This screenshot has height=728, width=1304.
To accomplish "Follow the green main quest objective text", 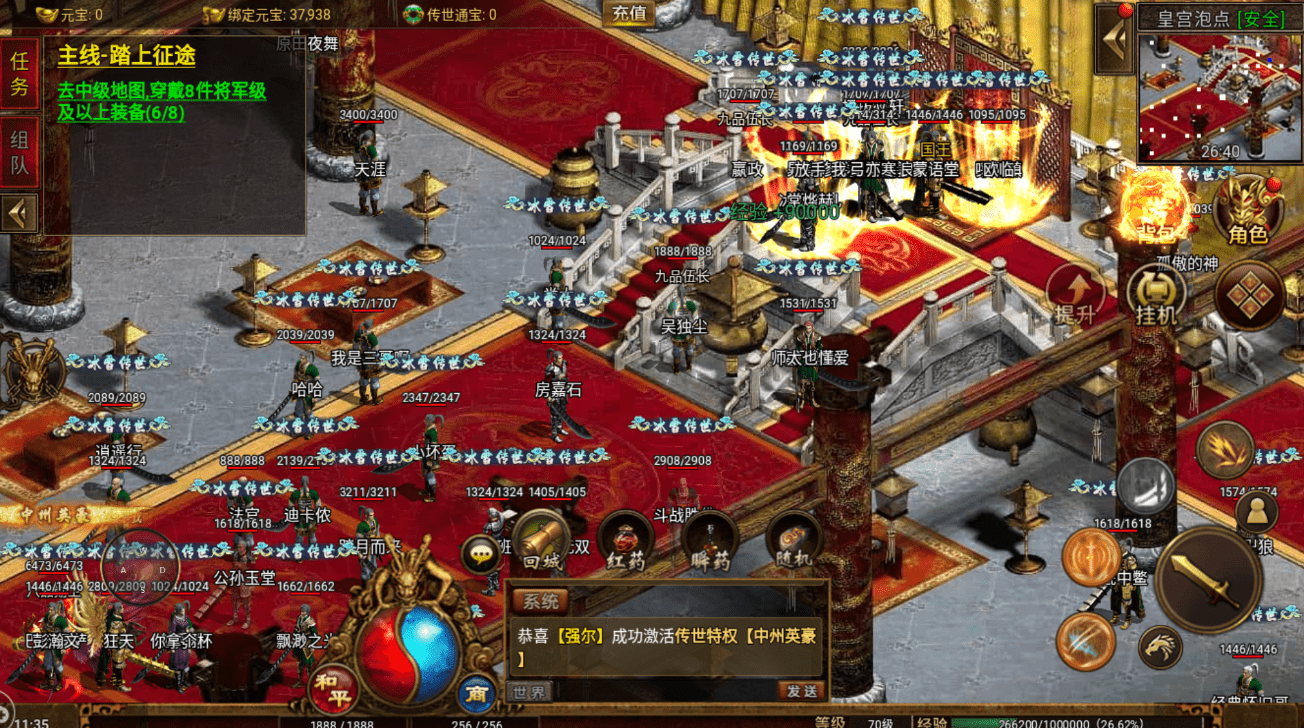I will tap(160, 102).
